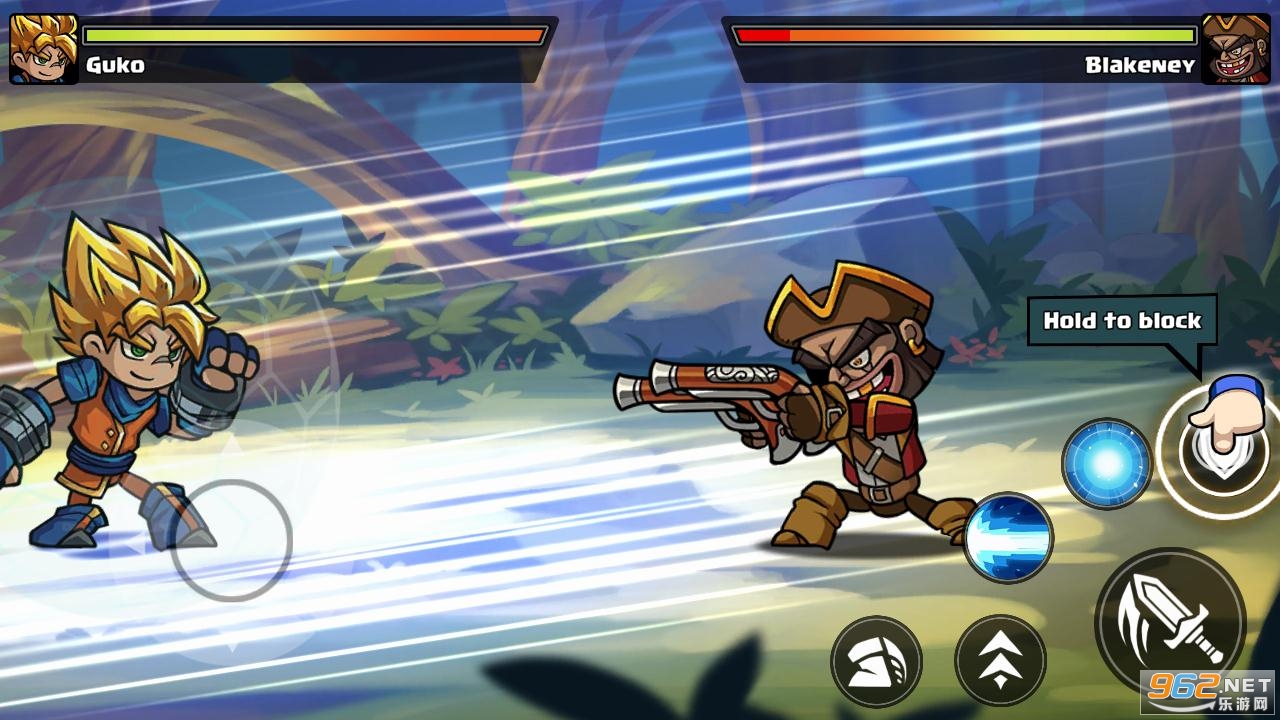
Task: Use the helmet dash button
Action: coord(876,661)
